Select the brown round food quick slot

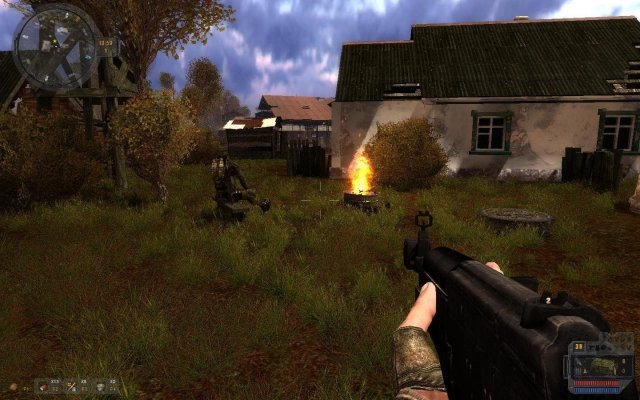[x=14, y=386]
